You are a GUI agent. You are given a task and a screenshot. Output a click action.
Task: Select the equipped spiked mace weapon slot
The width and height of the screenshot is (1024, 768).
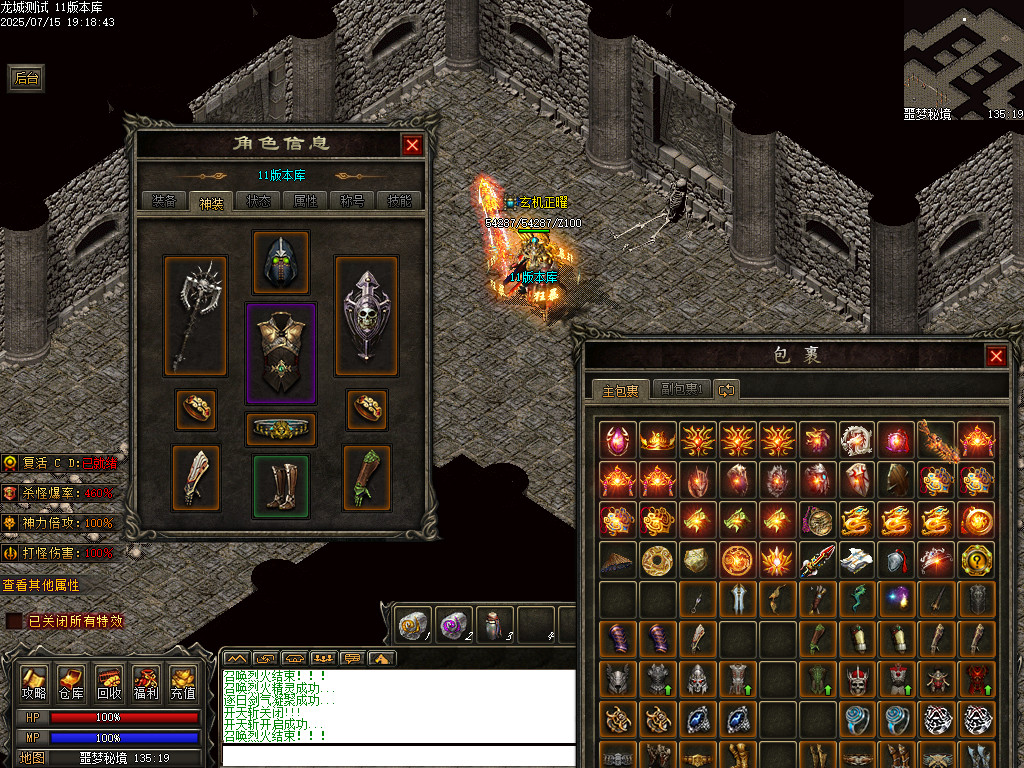tap(195, 315)
